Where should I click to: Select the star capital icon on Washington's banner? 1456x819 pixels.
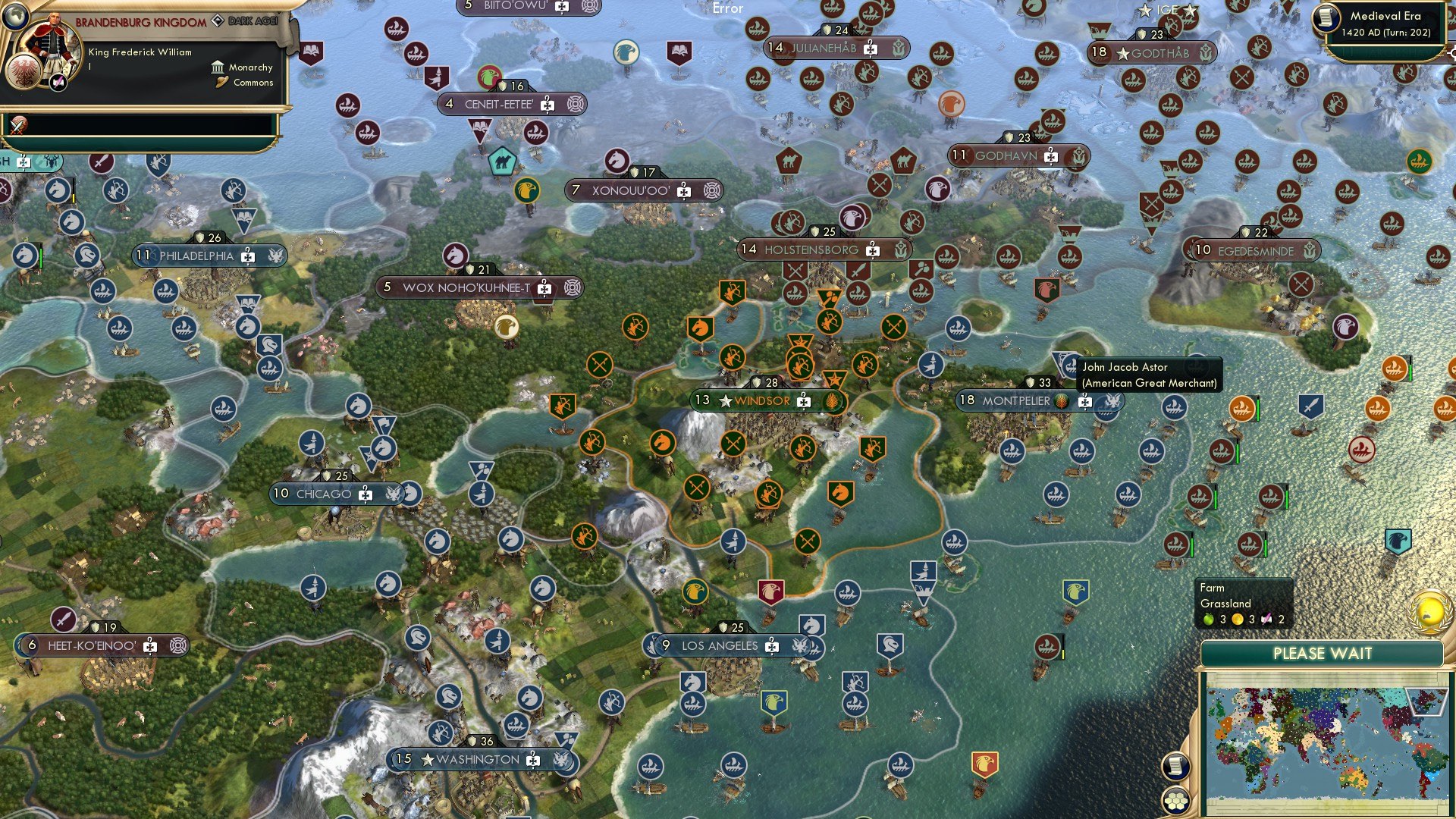coord(430,758)
